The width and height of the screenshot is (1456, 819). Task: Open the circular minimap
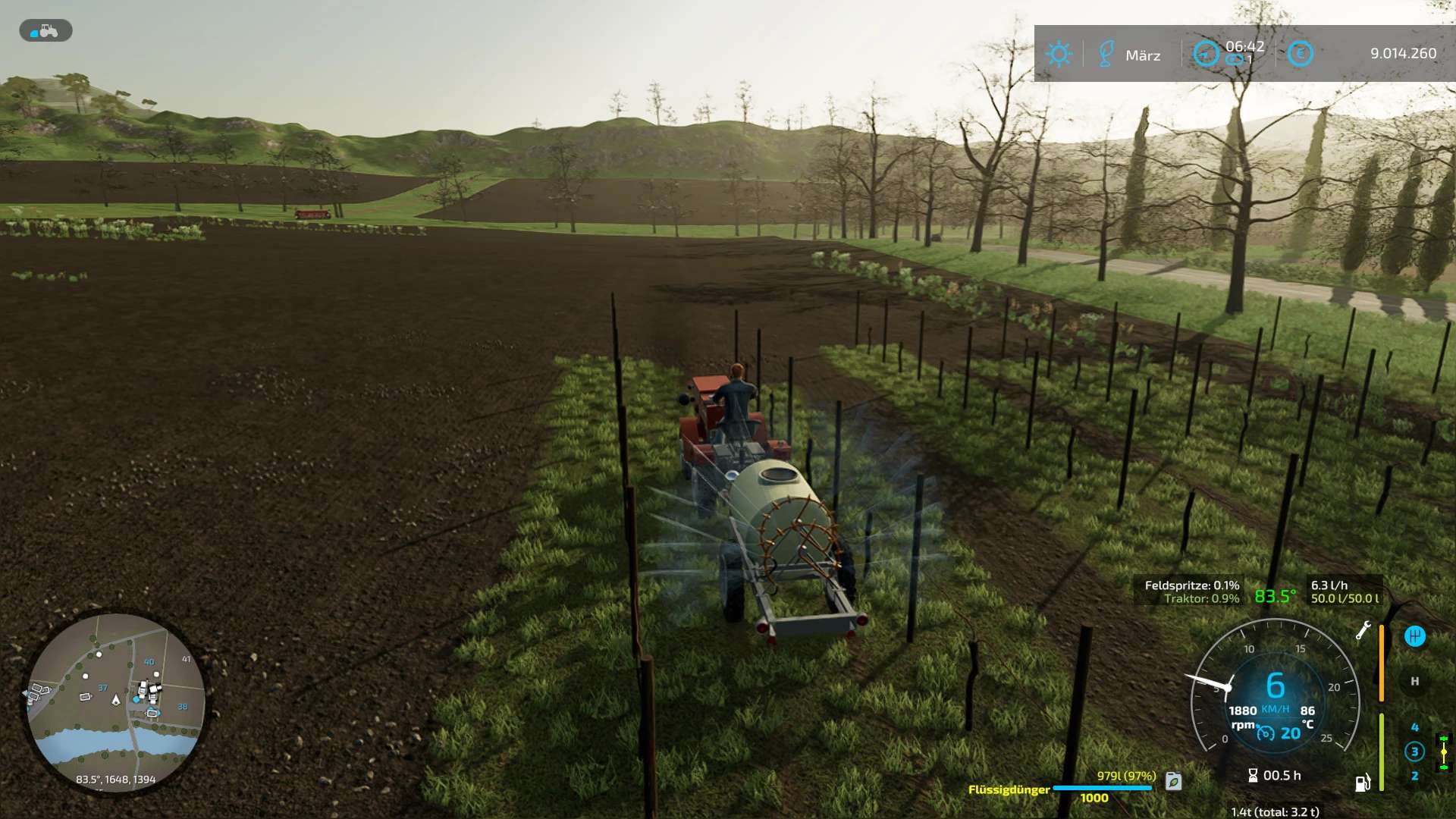click(116, 702)
